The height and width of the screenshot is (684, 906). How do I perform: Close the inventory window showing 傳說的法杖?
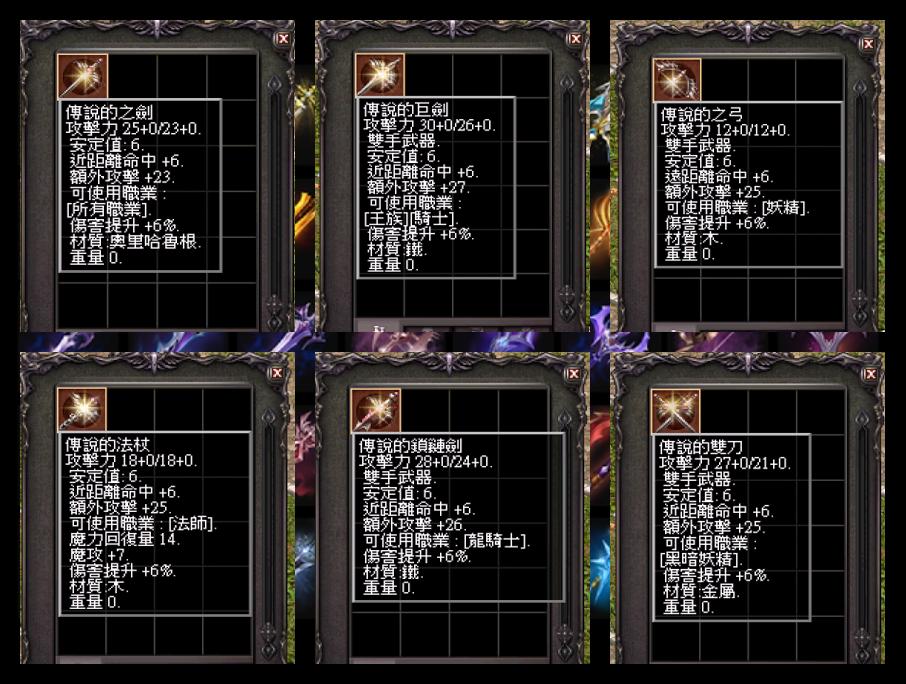click(277, 373)
